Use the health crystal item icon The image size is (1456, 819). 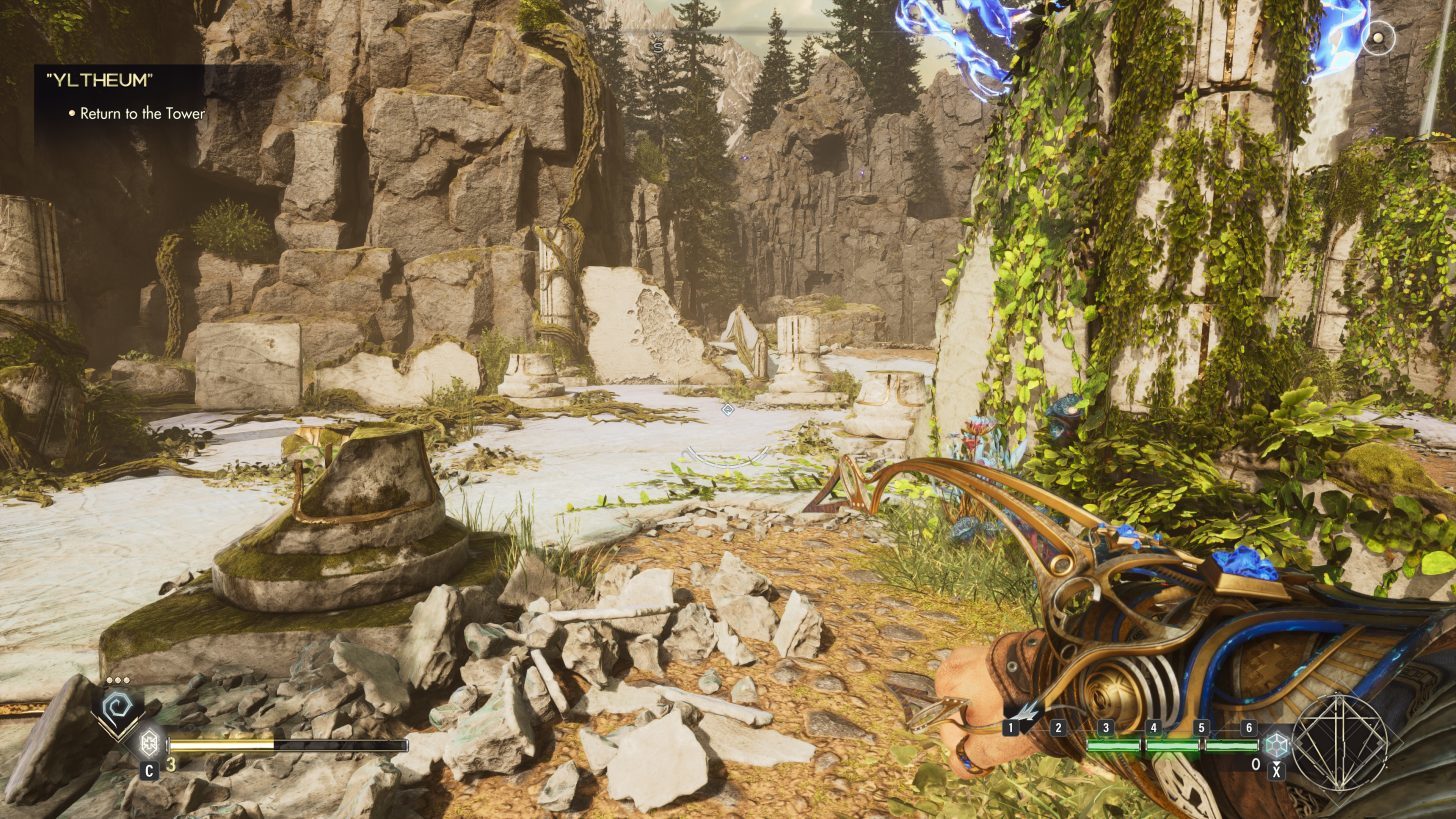149,744
